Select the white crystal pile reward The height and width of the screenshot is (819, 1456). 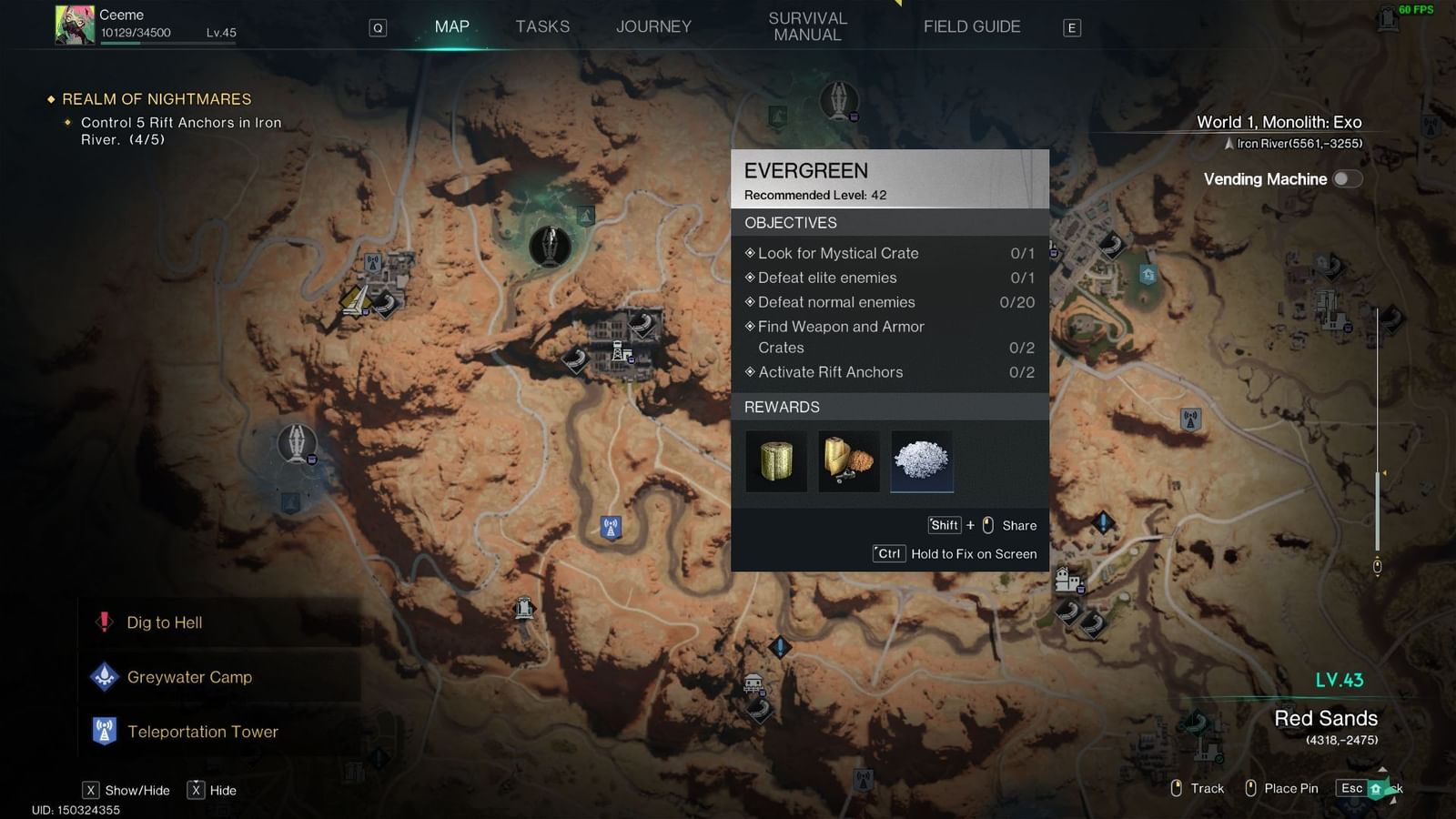pyautogui.click(x=922, y=461)
